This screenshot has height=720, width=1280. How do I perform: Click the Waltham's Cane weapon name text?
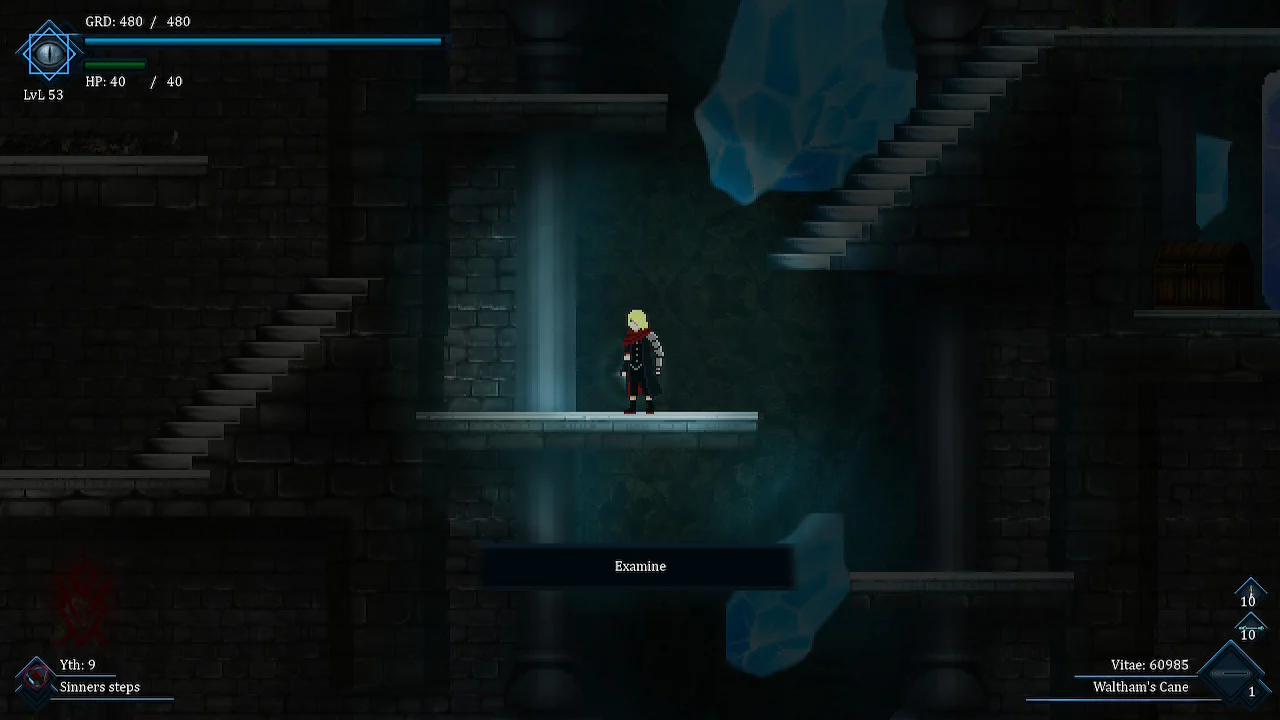coord(1140,687)
